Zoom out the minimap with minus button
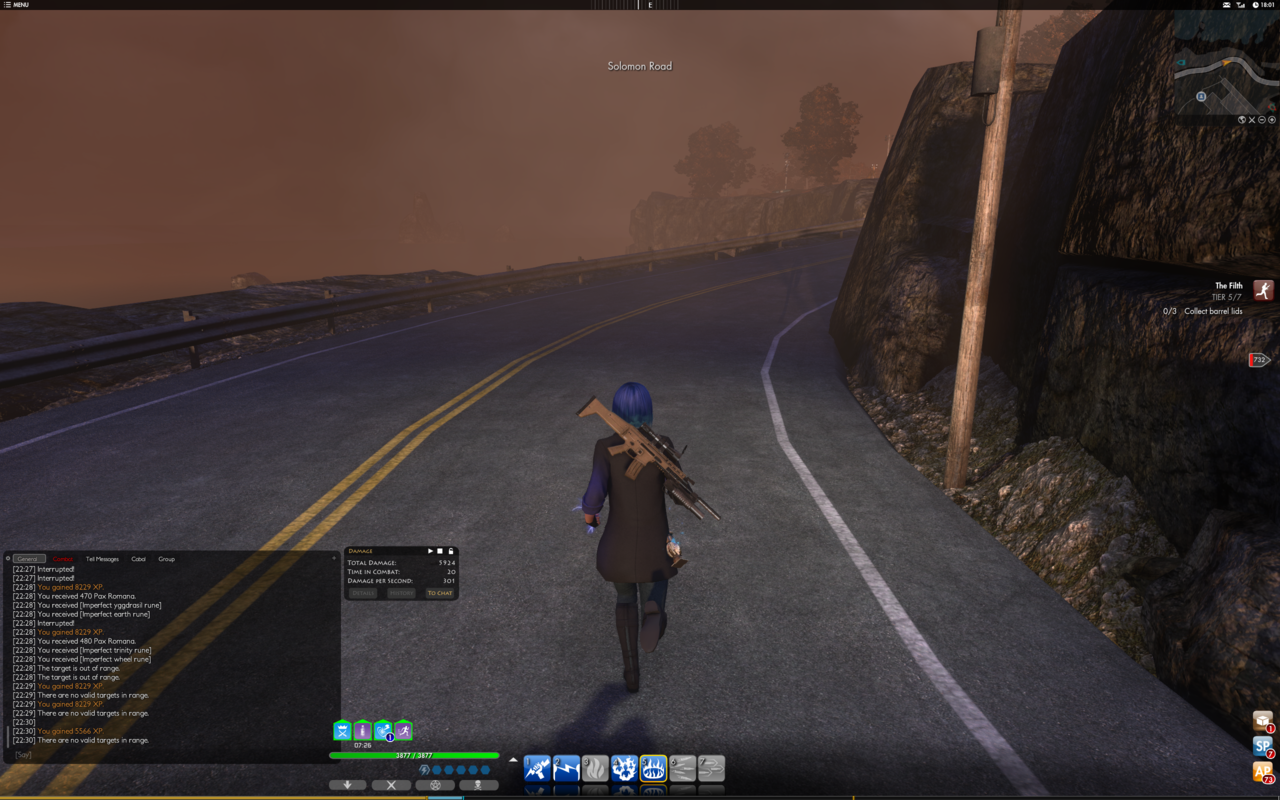This screenshot has width=1280, height=800. 1262,120
